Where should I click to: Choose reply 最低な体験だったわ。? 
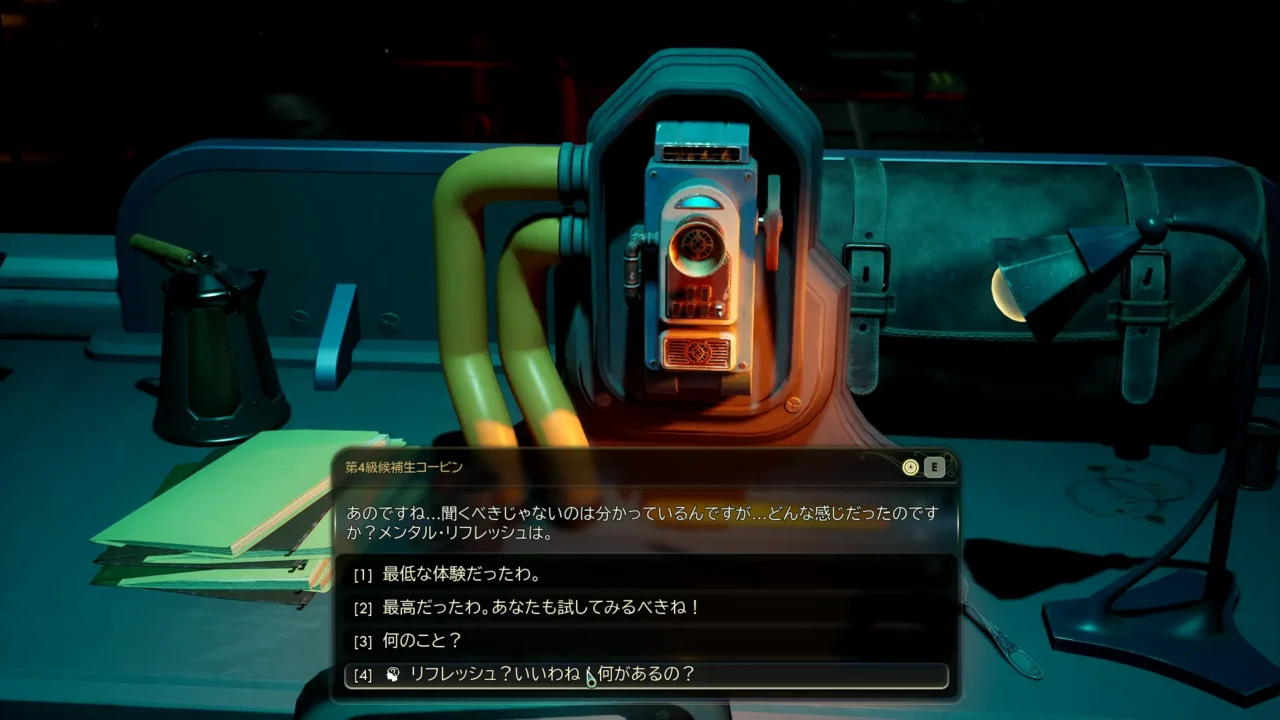[461, 575]
